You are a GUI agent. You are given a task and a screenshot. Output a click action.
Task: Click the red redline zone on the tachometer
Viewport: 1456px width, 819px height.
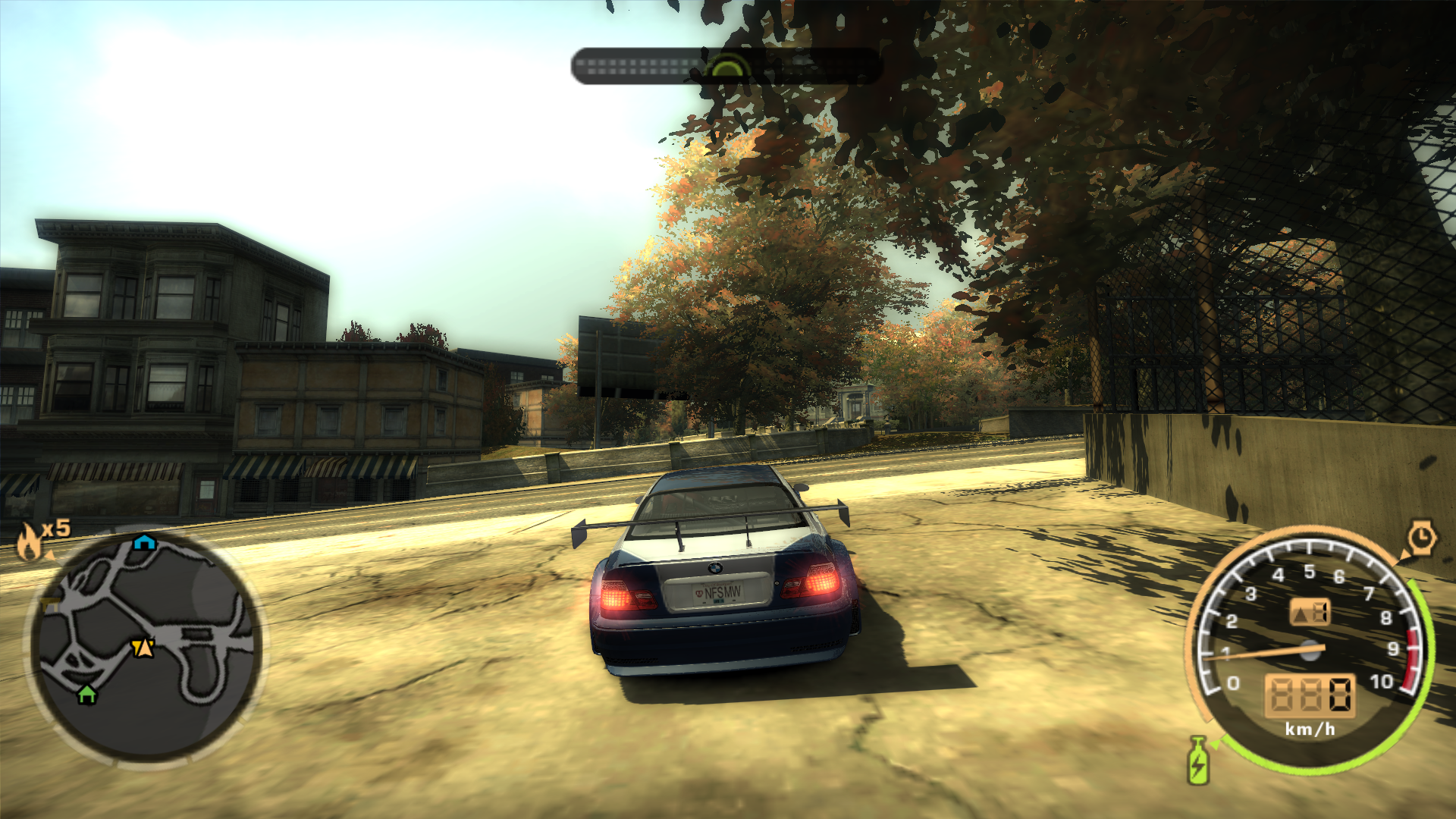tap(1412, 651)
